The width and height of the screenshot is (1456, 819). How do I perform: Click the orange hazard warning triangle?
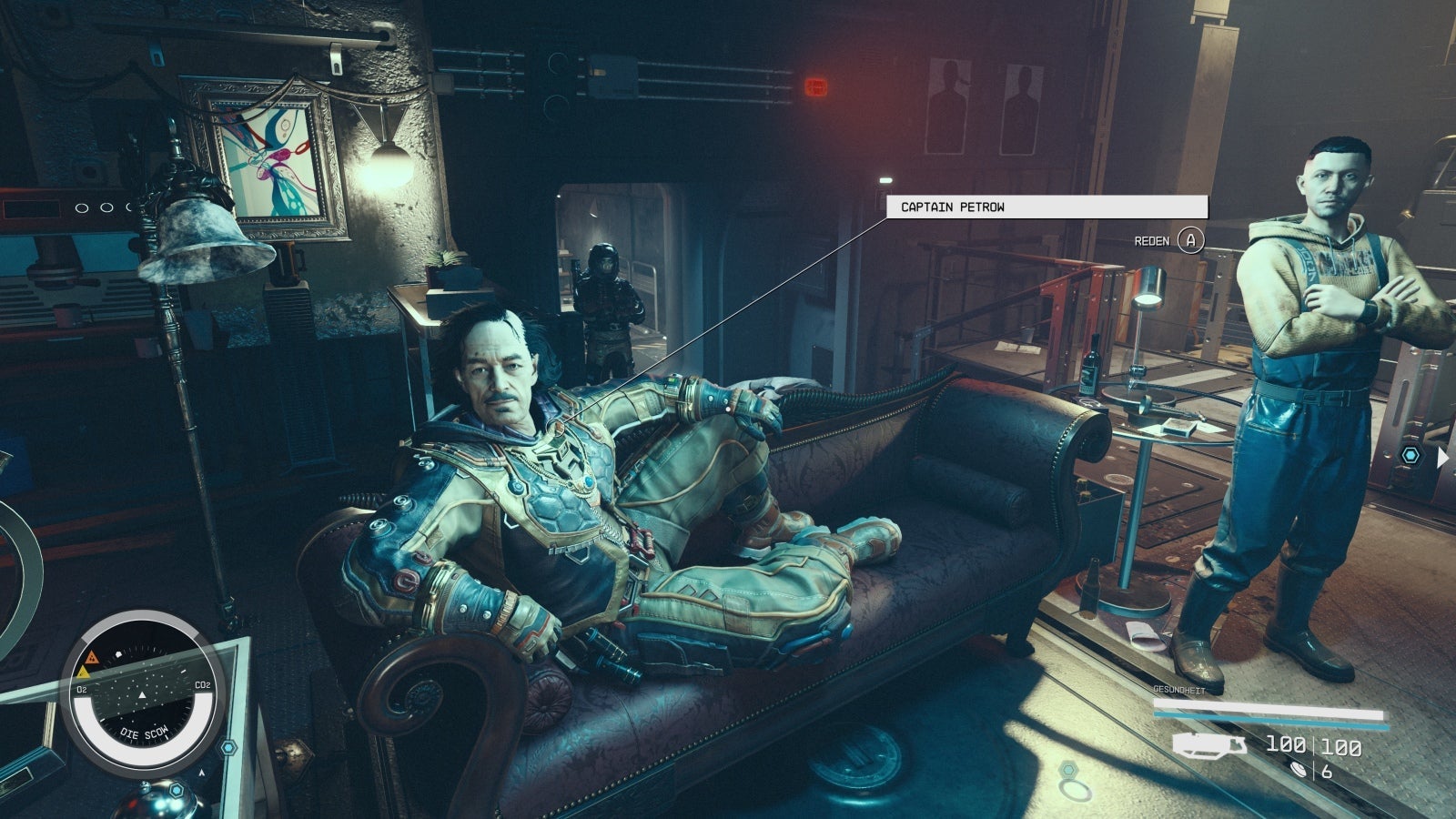tap(91, 657)
